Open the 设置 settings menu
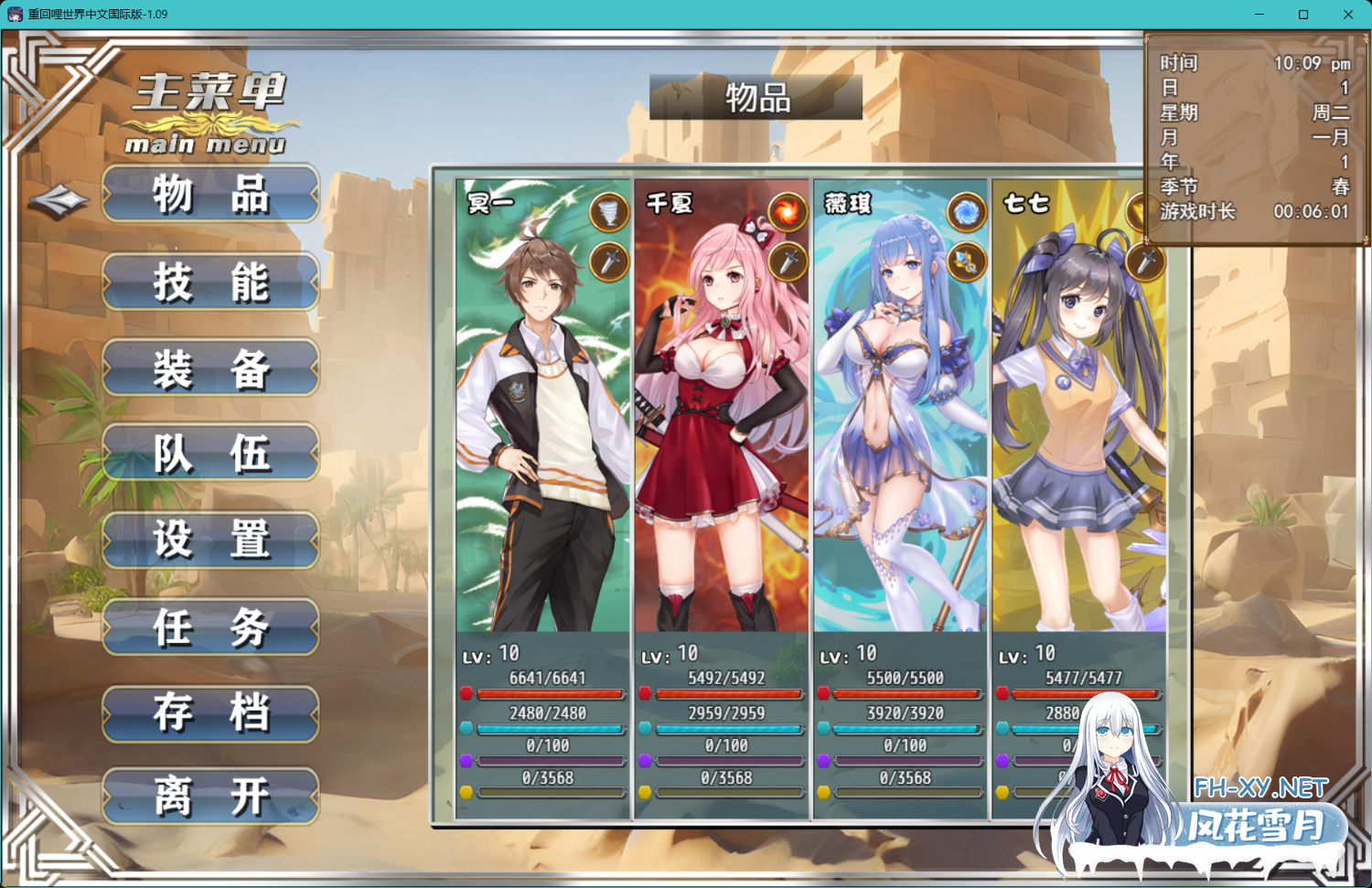Screen dimensions: 1372x888 click(210, 540)
